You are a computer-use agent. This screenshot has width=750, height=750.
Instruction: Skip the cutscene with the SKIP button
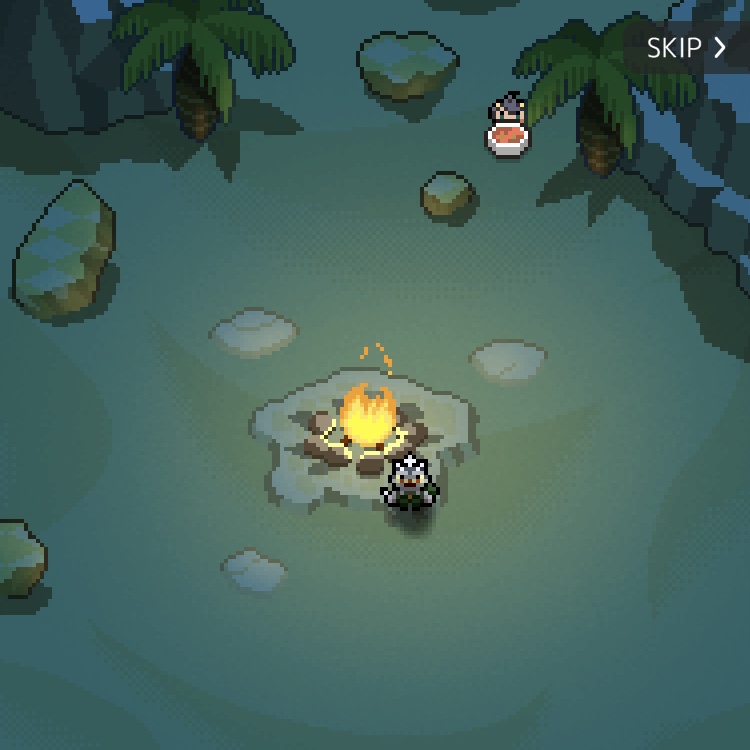tap(686, 47)
